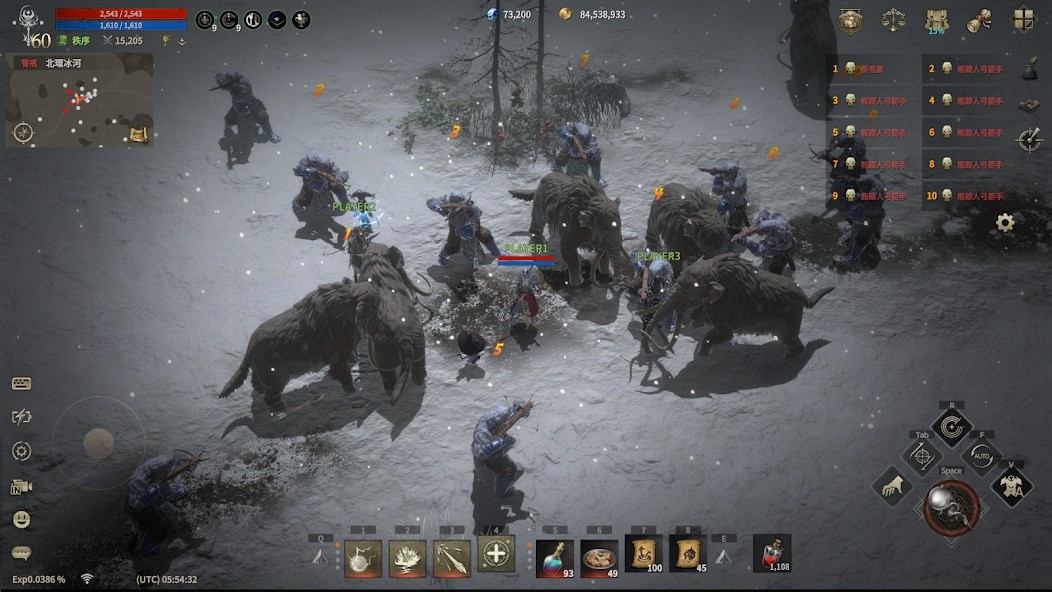Open the gear settings icon
This screenshot has width=1052, height=592.
[x=1005, y=222]
